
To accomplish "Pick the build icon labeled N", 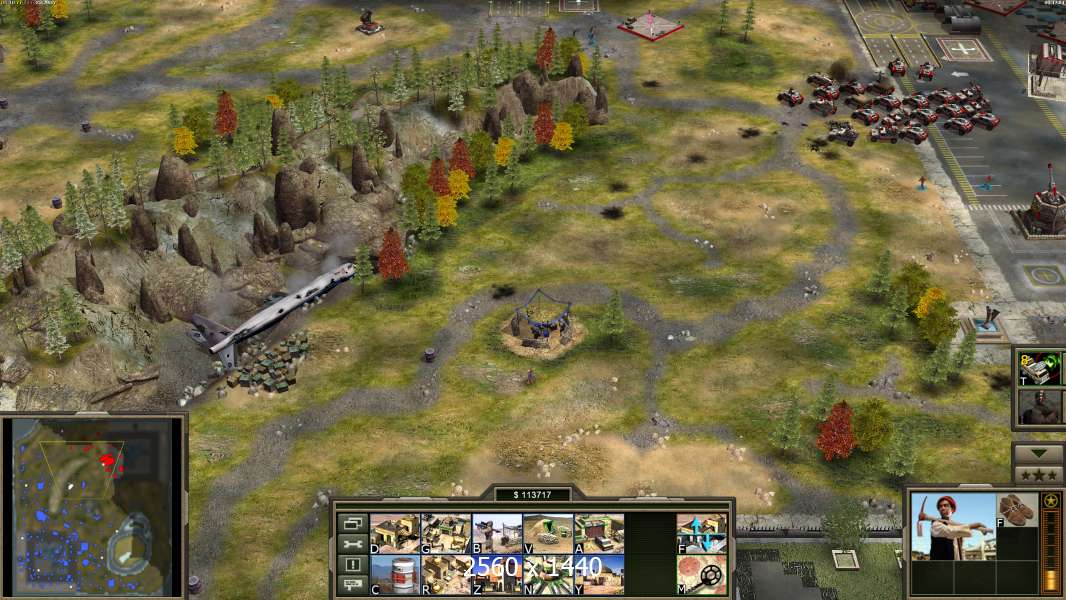I will 547,574.
